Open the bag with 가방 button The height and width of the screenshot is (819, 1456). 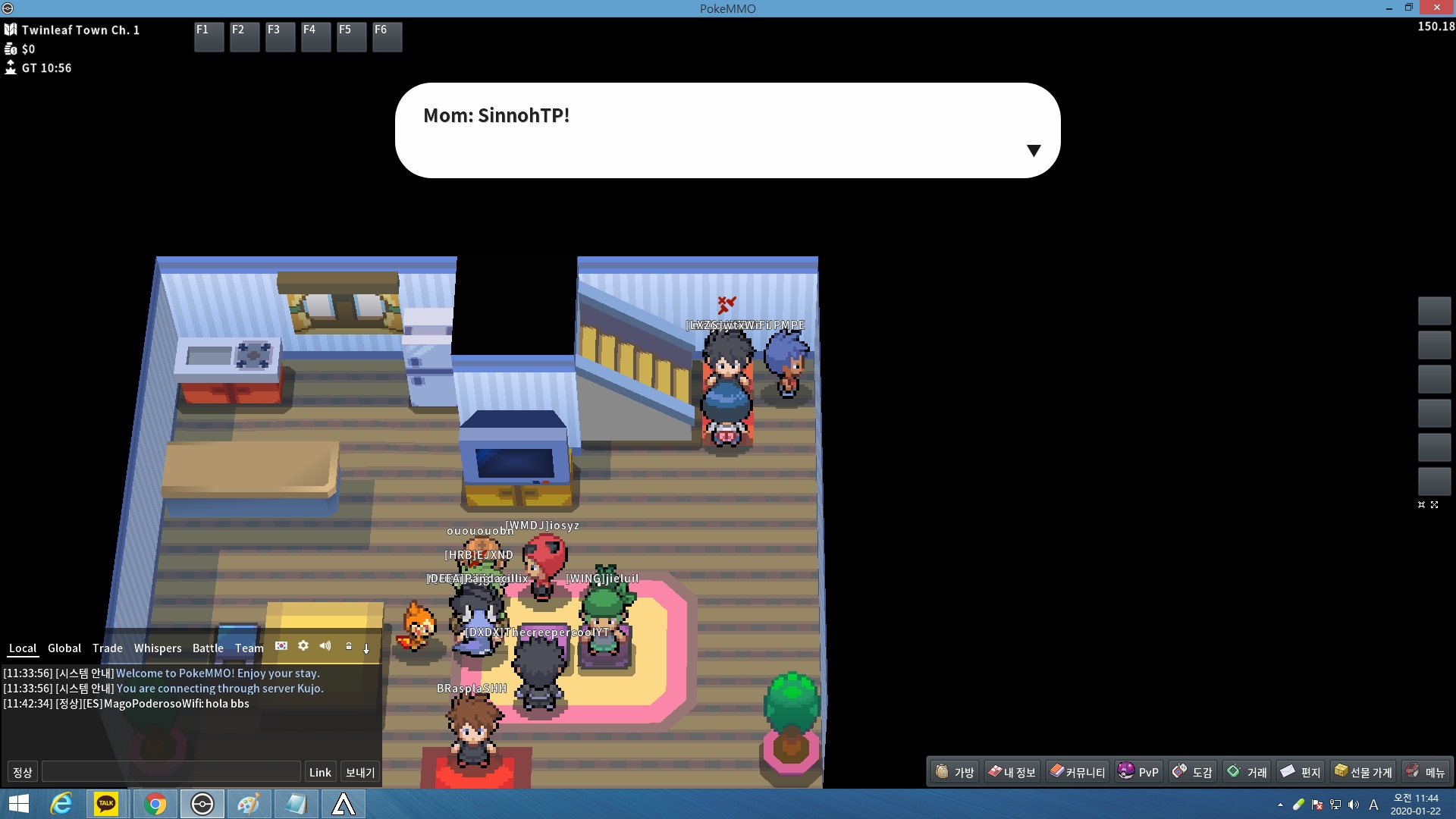(x=955, y=772)
